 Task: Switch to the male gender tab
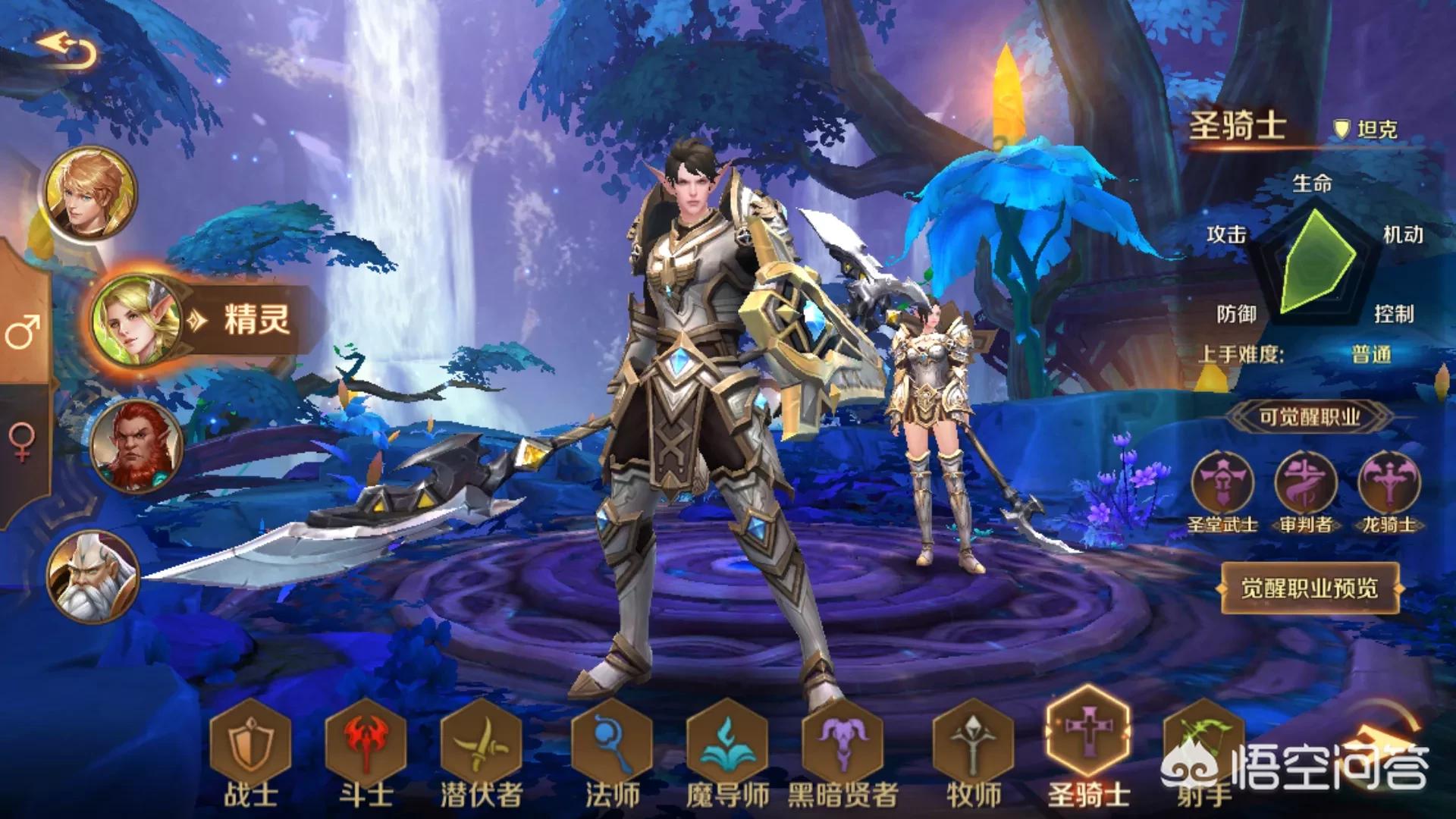click(23, 331)
